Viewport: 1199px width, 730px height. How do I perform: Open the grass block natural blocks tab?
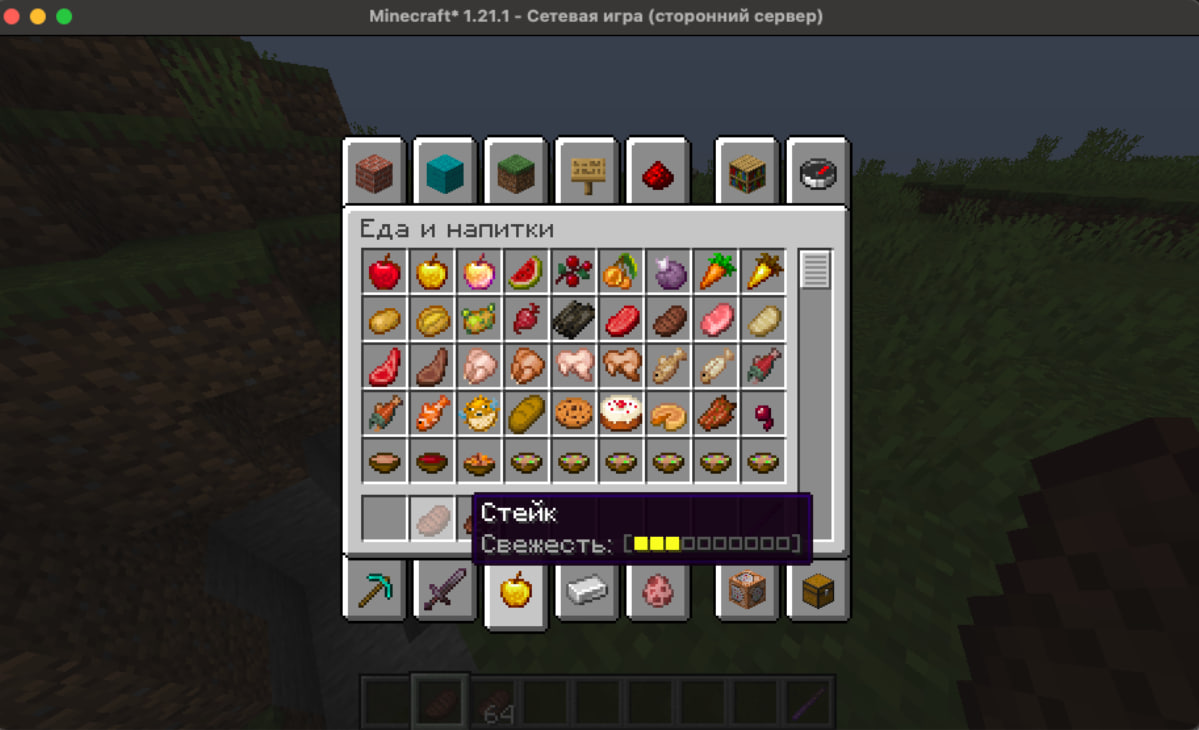tap(516, 174)
